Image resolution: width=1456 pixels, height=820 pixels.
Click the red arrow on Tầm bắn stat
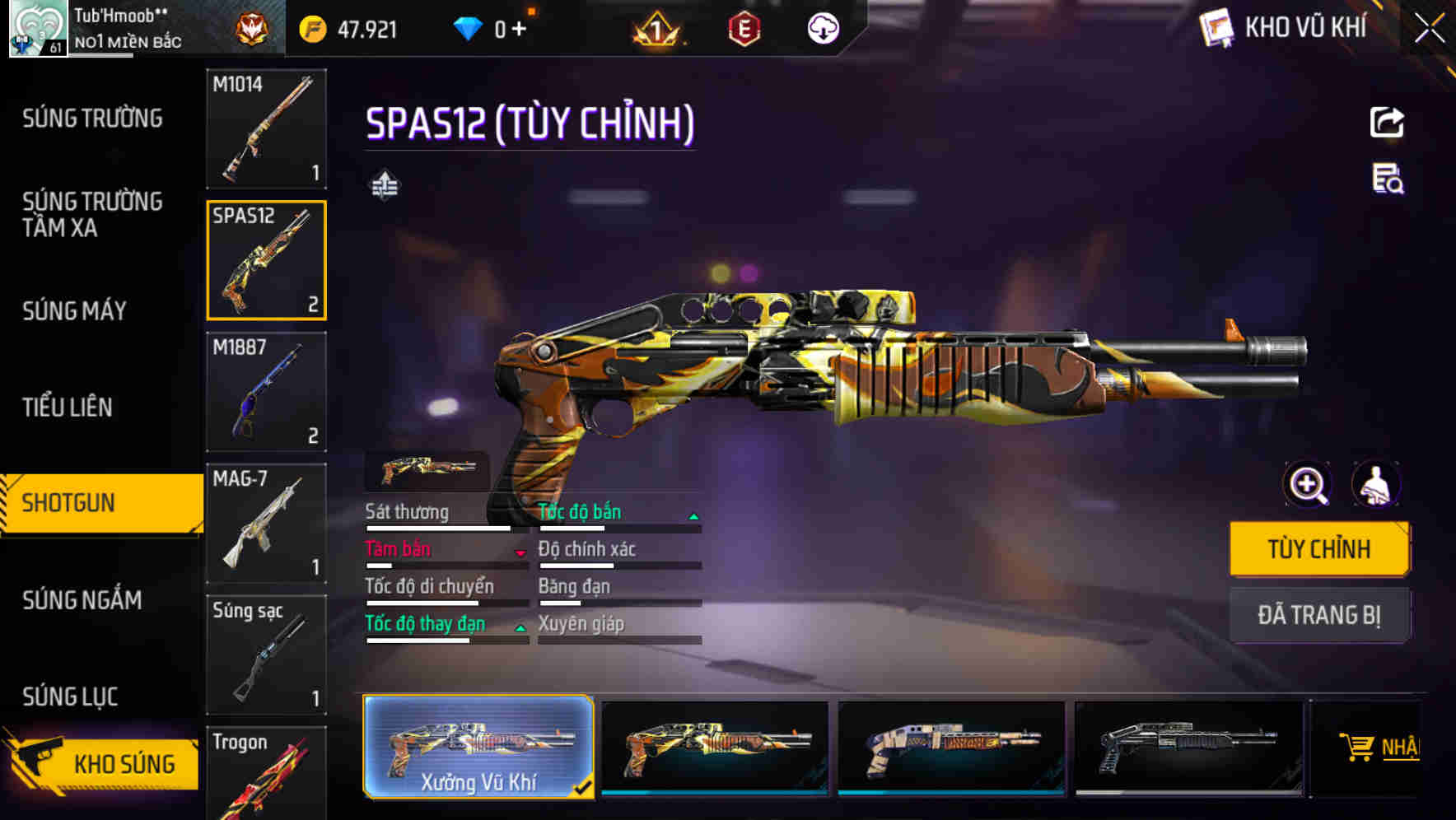[x=520, y=552]
